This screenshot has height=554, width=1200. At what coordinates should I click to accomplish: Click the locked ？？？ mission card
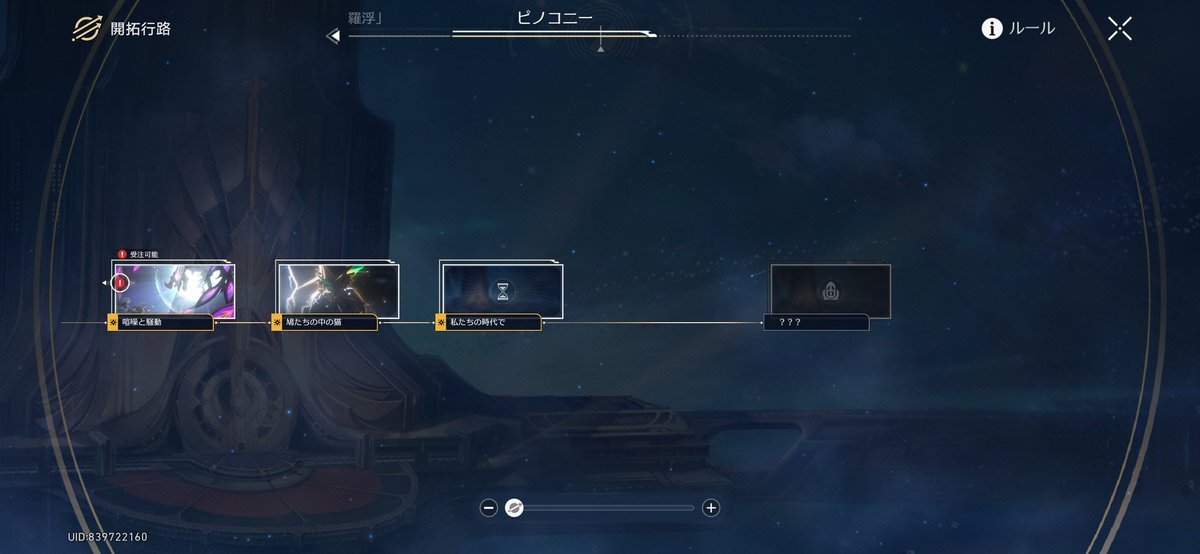coord(830,290)
